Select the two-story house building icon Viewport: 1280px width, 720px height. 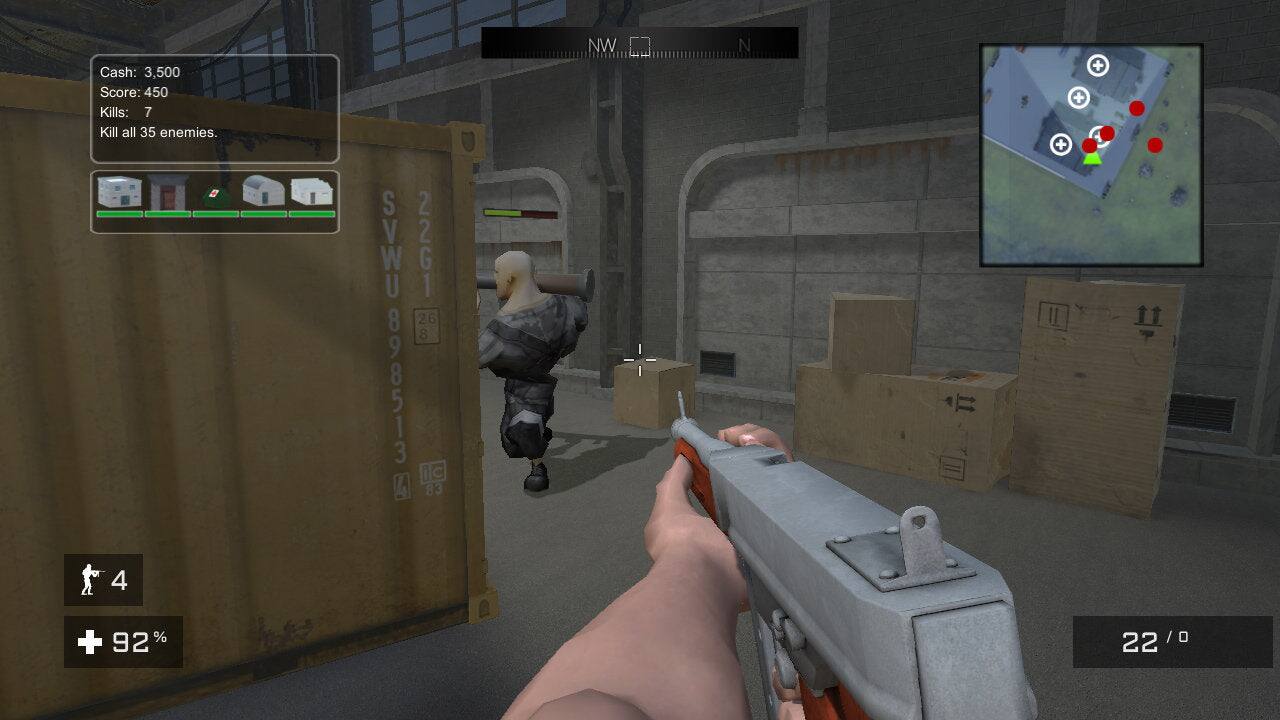(118, 192)
